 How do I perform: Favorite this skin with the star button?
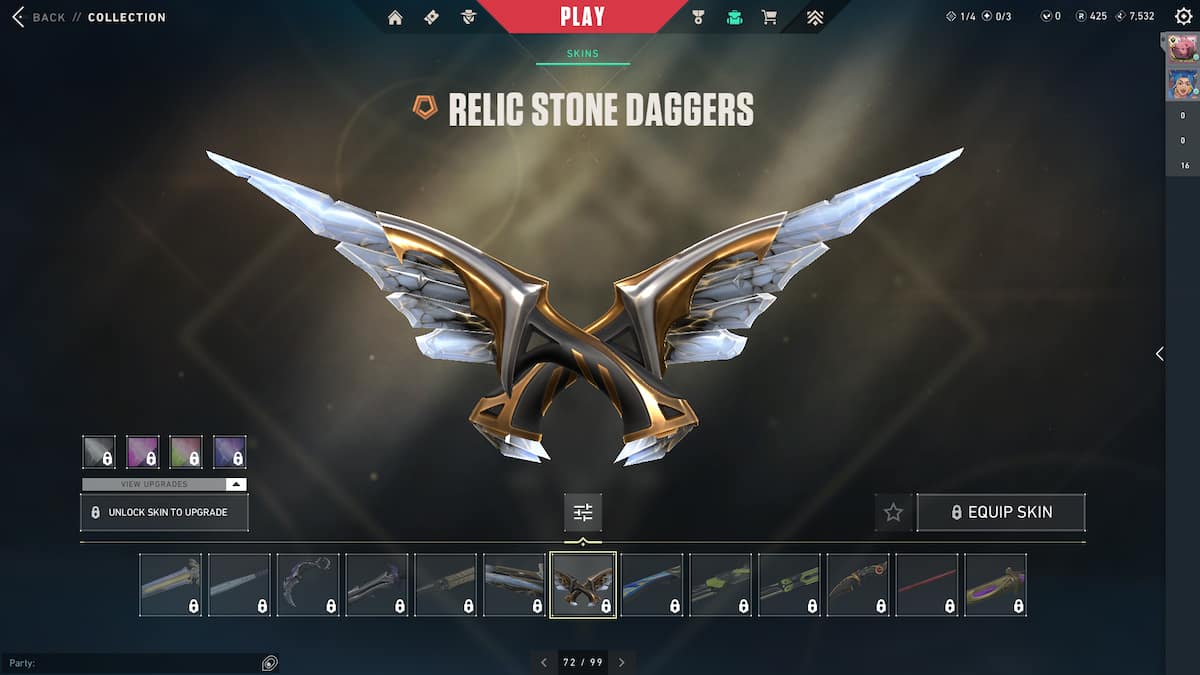pyautogui.click(x=893, y=512)
